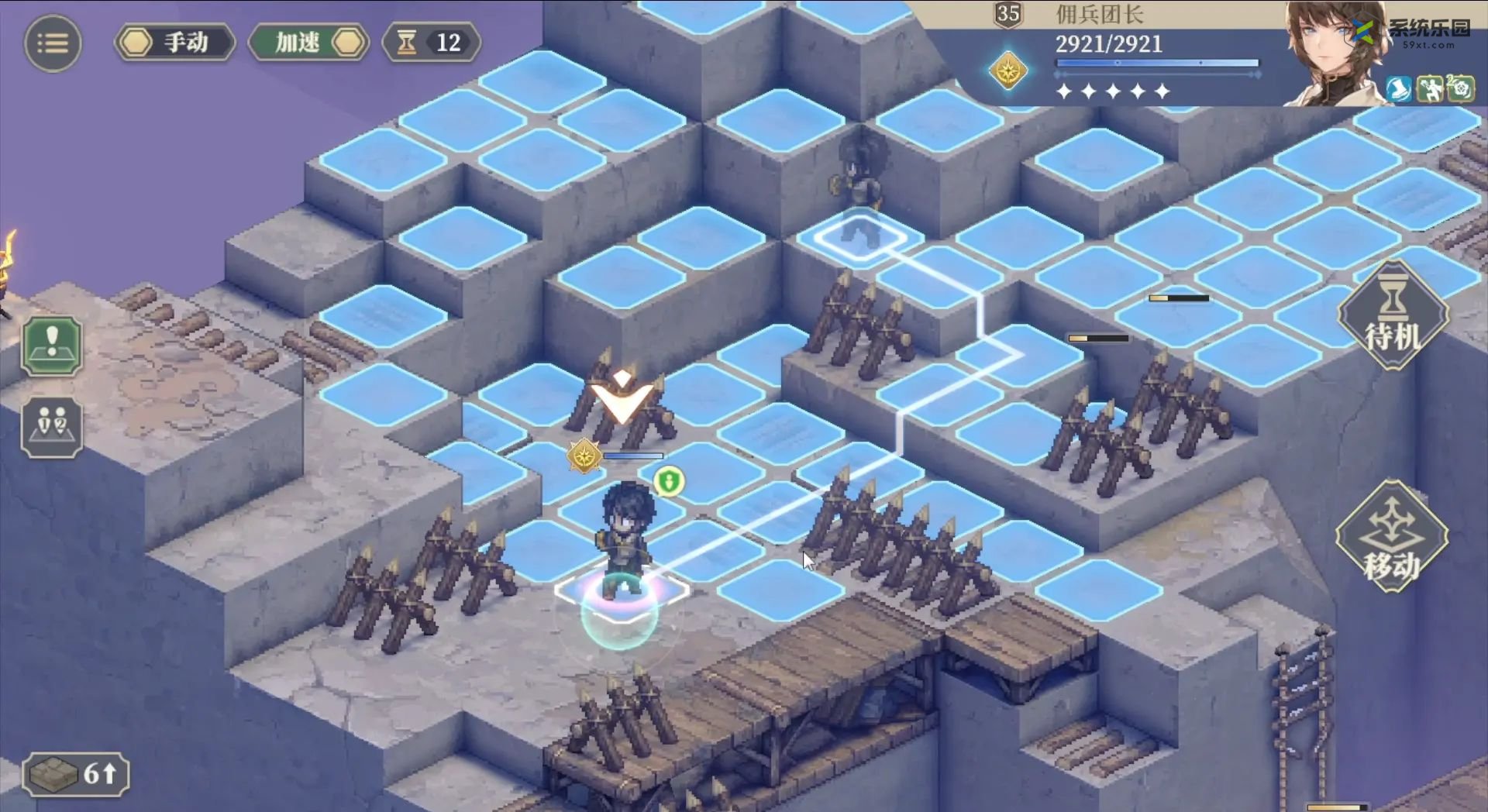
Task: Click the 移动 move button
Action: [1393, 537]
